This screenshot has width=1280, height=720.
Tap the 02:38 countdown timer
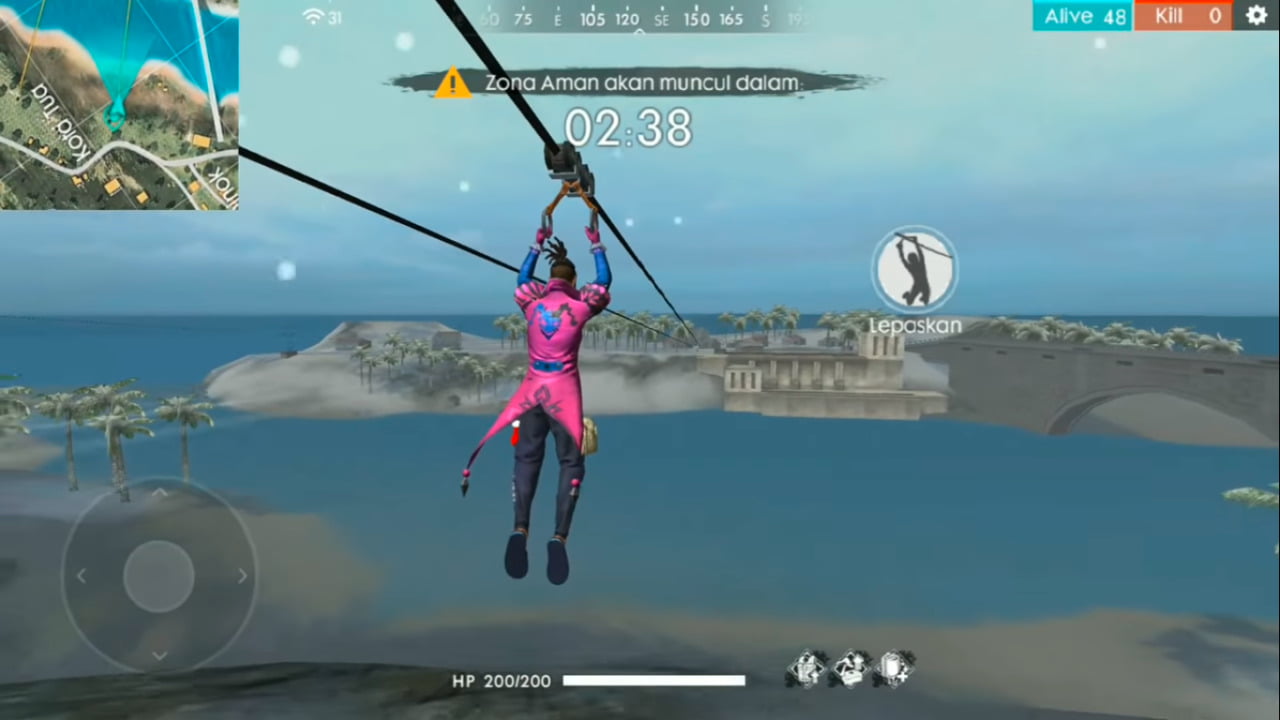pos(629,128)
